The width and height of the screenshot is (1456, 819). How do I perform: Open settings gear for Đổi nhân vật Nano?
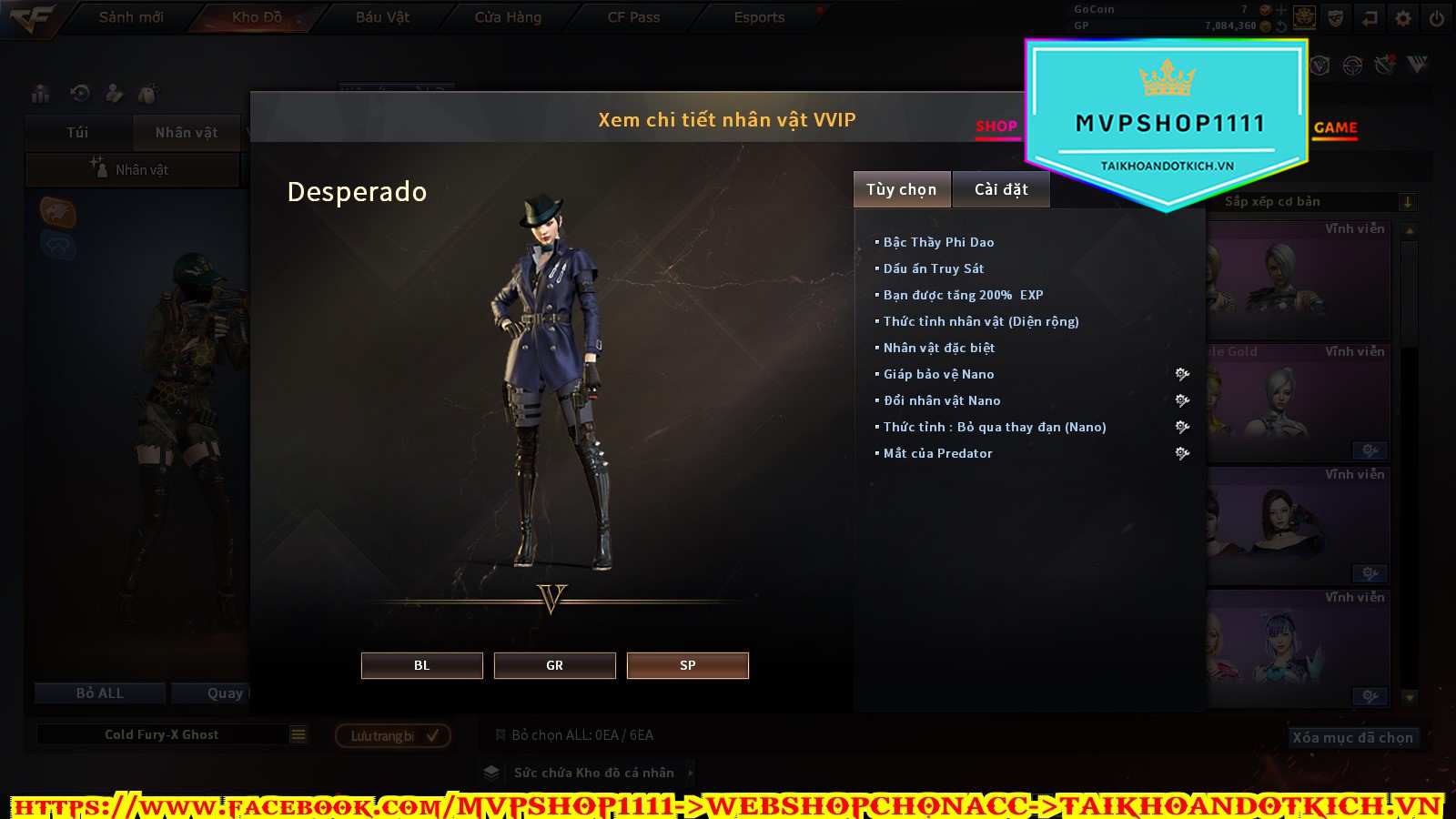coord(1182,400)
